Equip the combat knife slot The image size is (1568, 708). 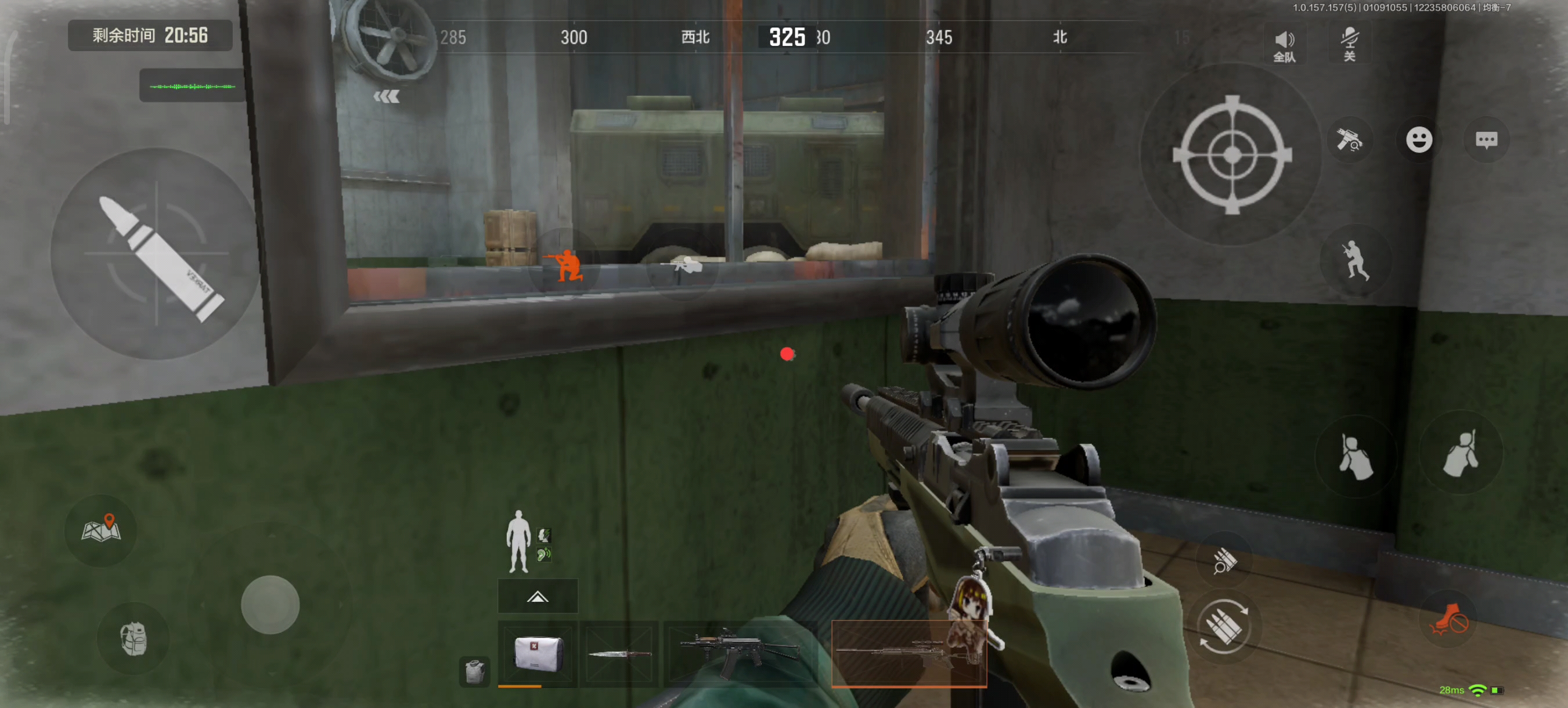[619, 654]
